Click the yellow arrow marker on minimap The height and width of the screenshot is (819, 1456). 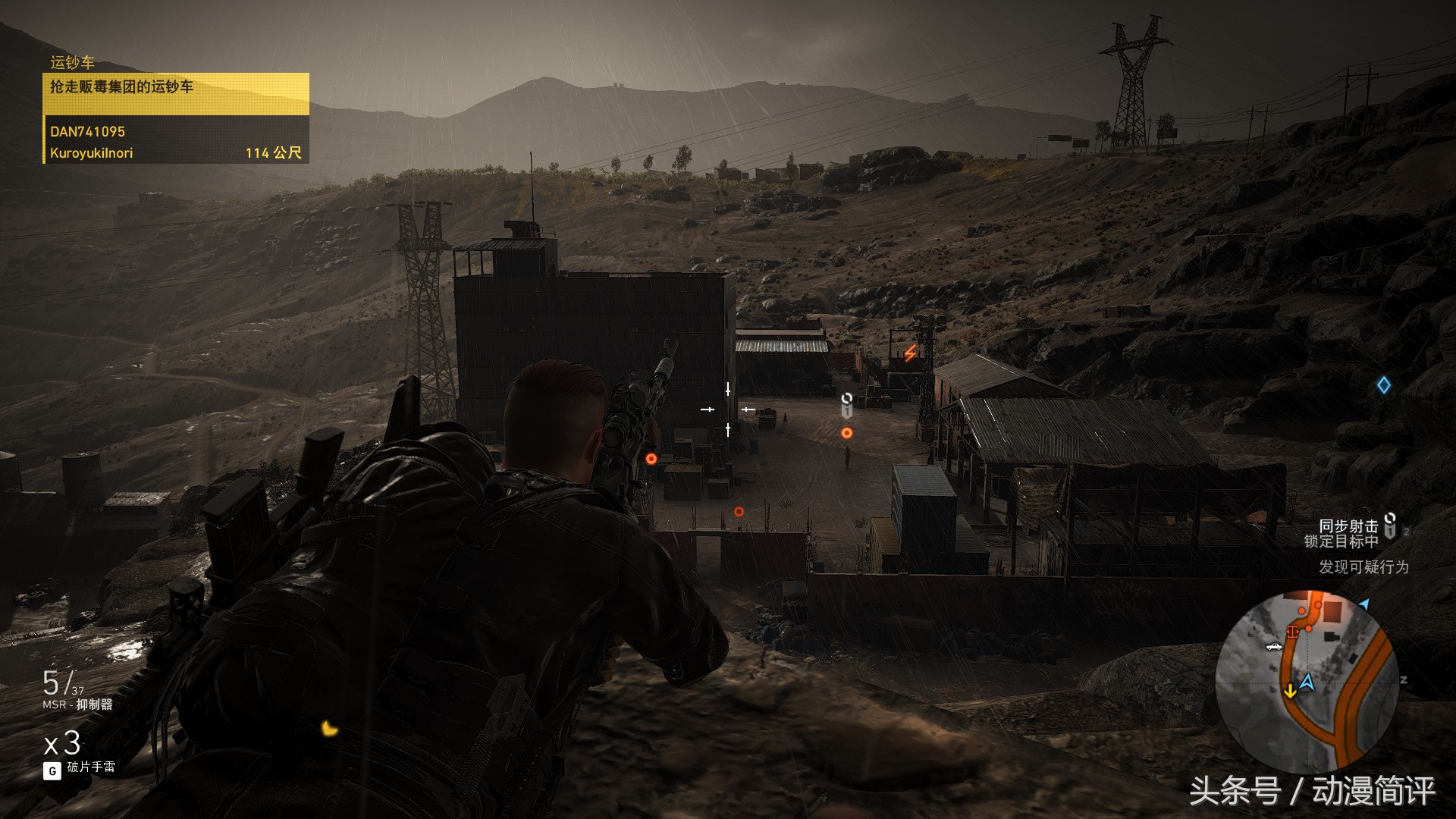(x=1289, y=691)
